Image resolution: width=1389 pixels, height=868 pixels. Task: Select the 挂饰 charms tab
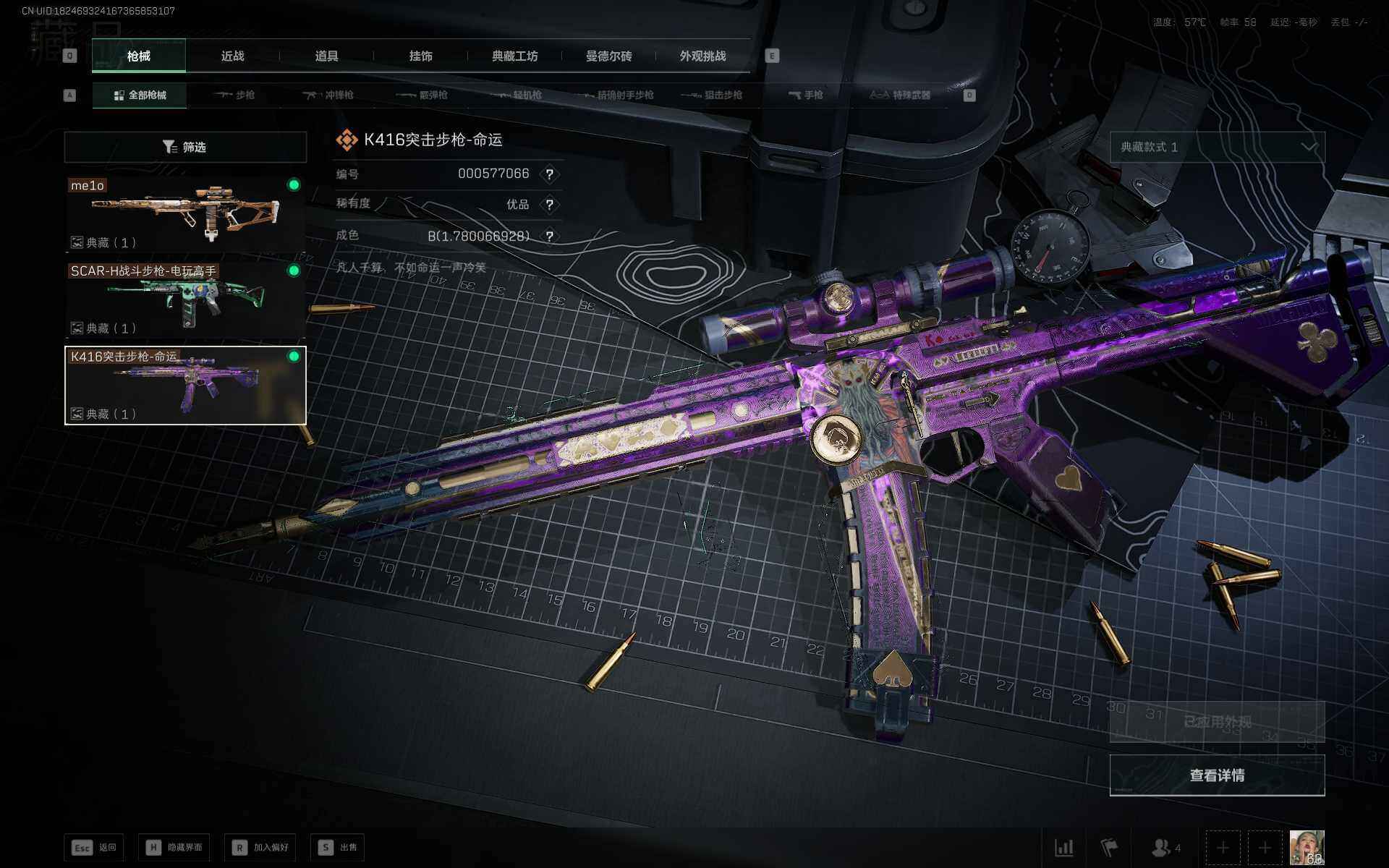(420, 56)
